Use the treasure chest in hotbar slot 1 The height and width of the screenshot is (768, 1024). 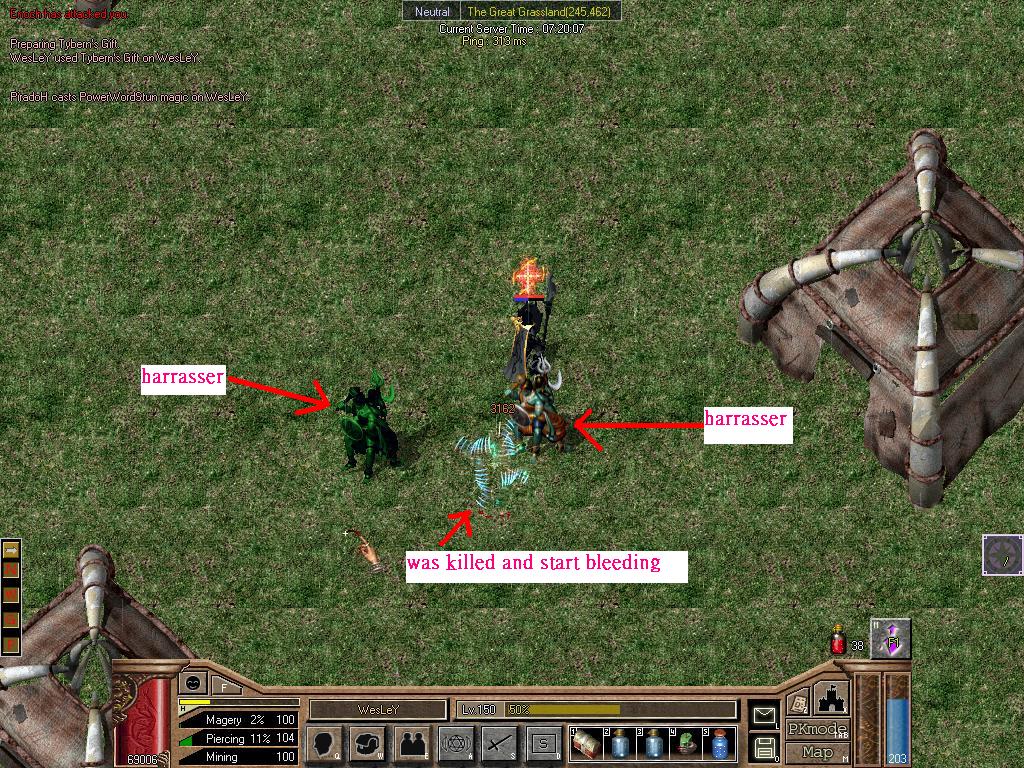[x=587, y=744]
